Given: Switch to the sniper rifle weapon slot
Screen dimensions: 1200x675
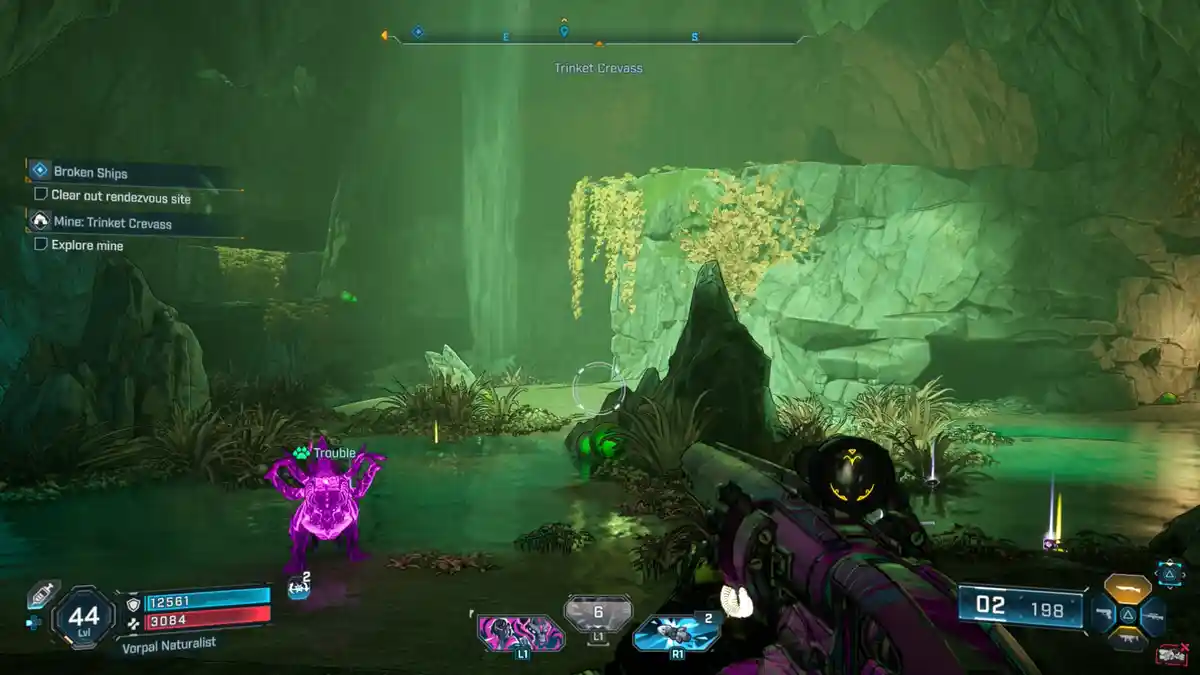Looking at the screenshot, I should tap(1153, 616).
